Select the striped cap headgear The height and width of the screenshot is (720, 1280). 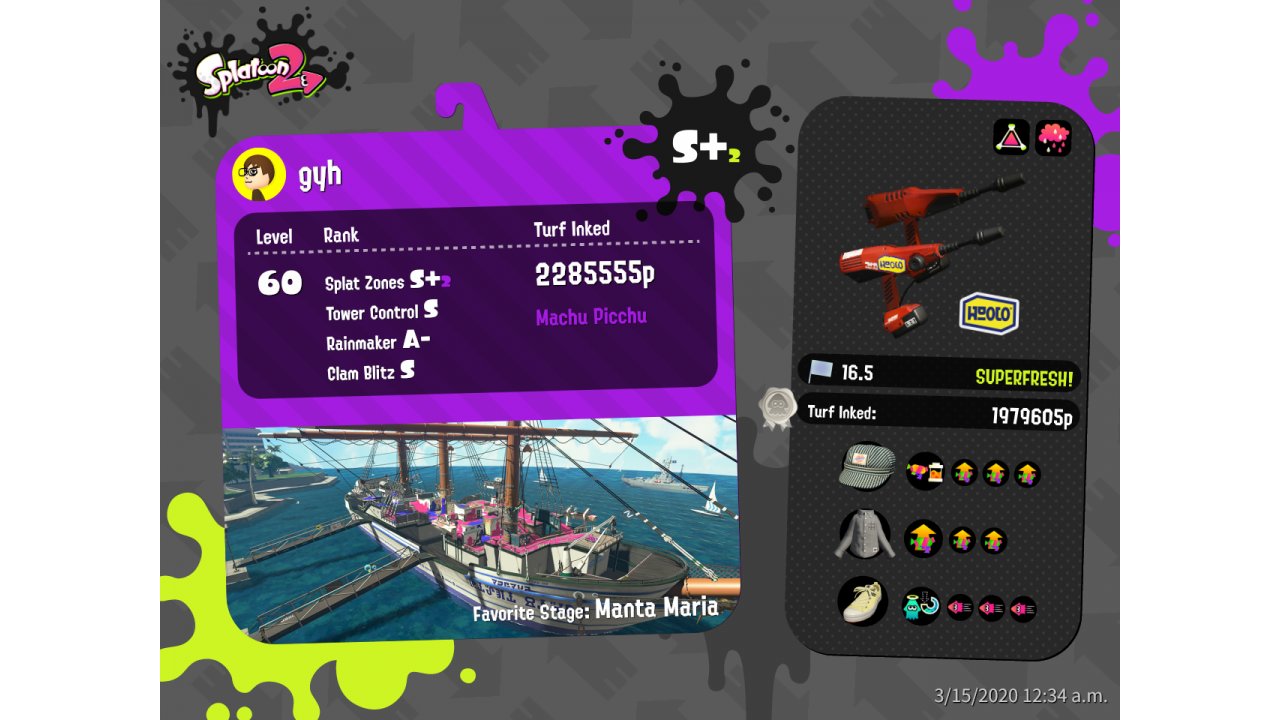click(866, 467)
